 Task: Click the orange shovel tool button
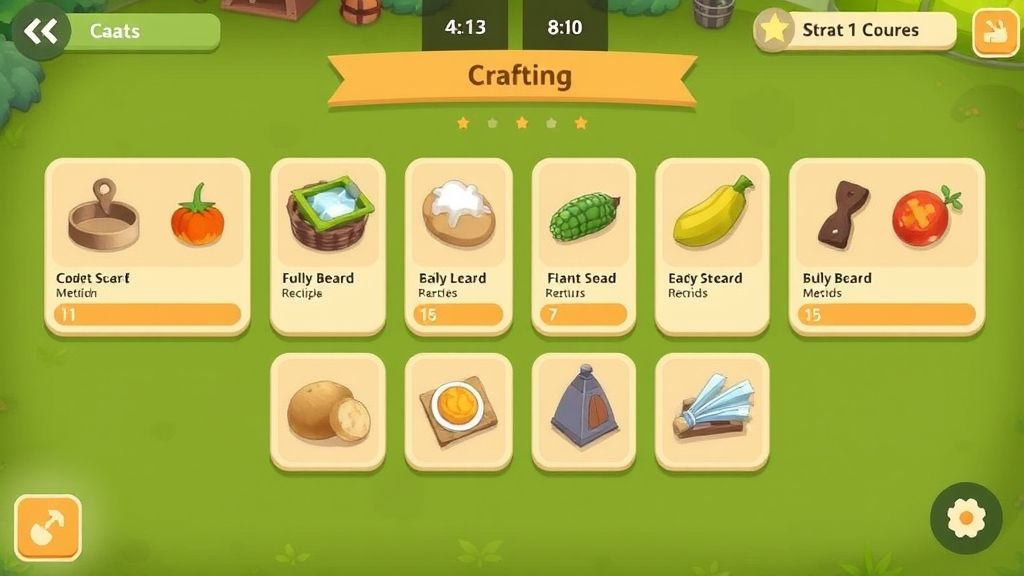[47, 528]
